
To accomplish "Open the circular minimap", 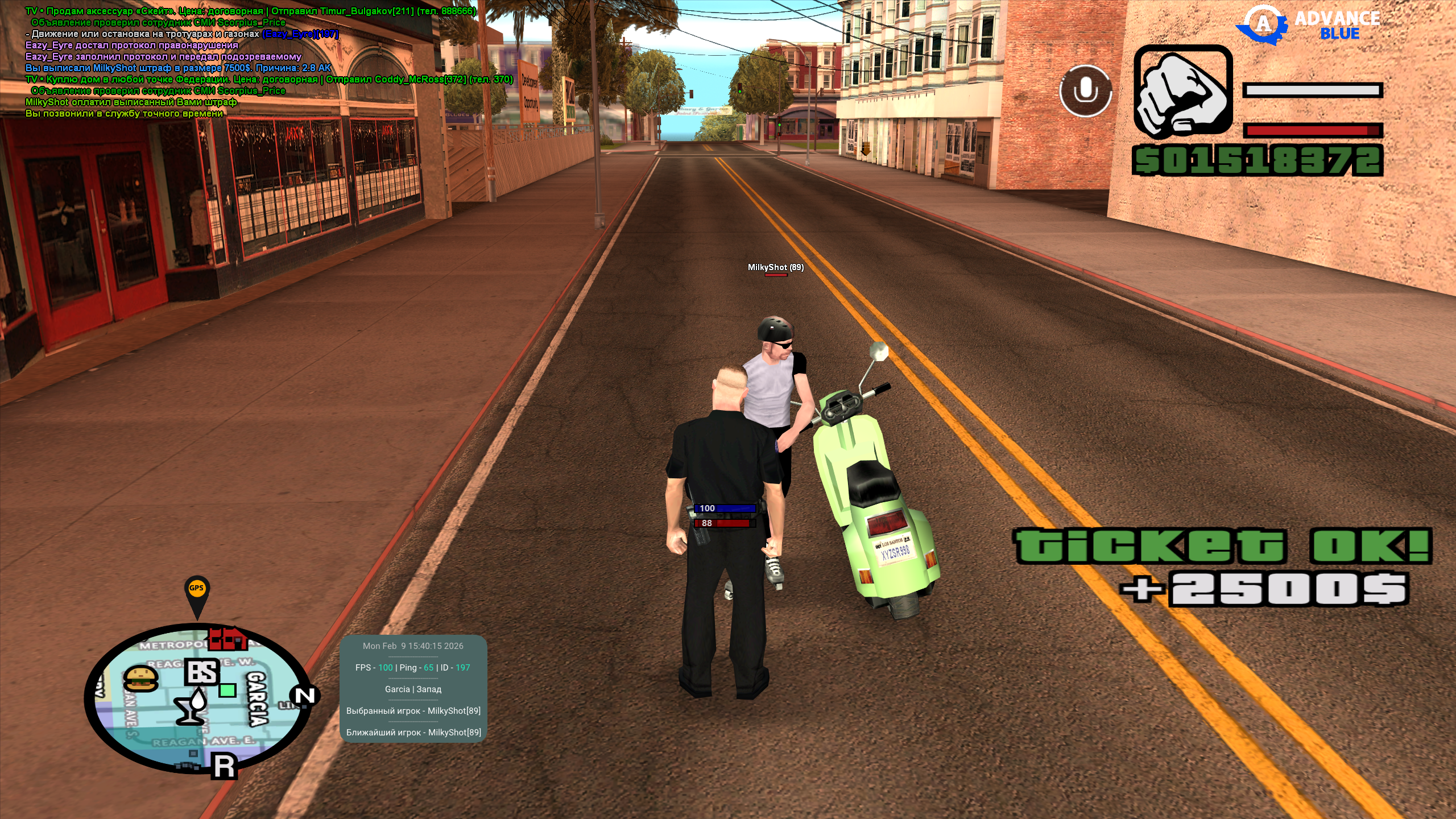I will pos(198,698).
